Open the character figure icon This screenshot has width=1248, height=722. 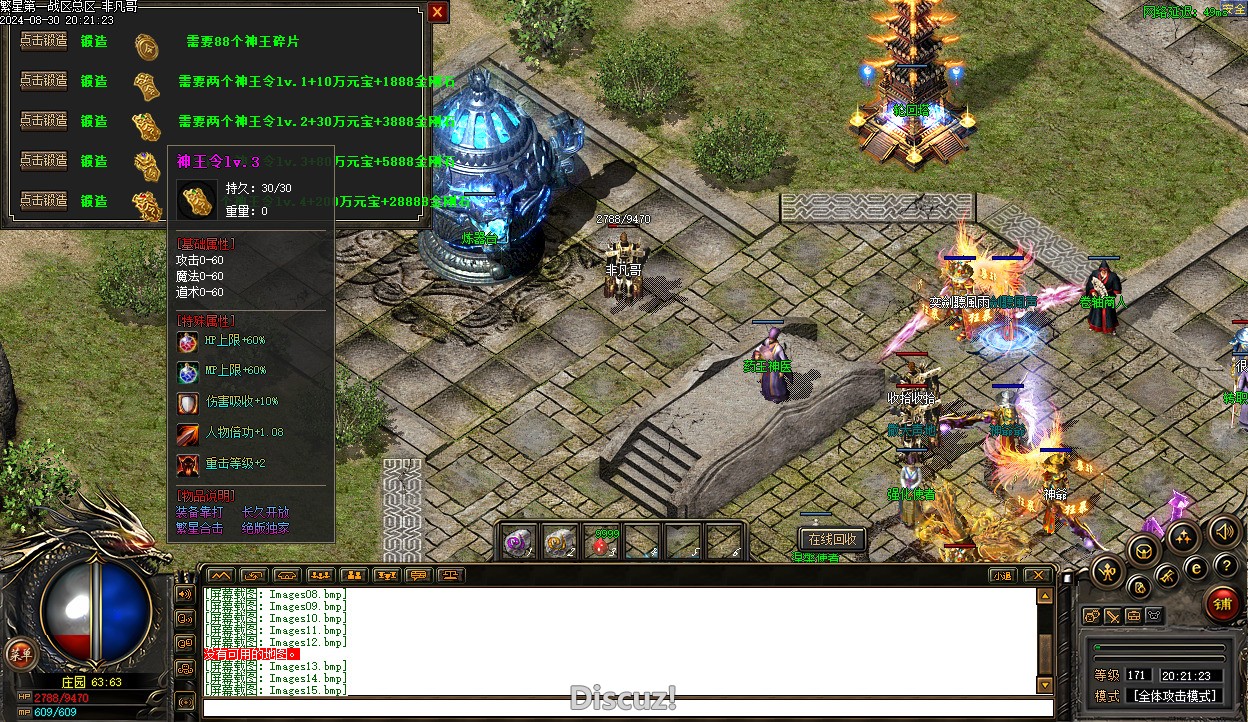click(x=1107, y=572)
